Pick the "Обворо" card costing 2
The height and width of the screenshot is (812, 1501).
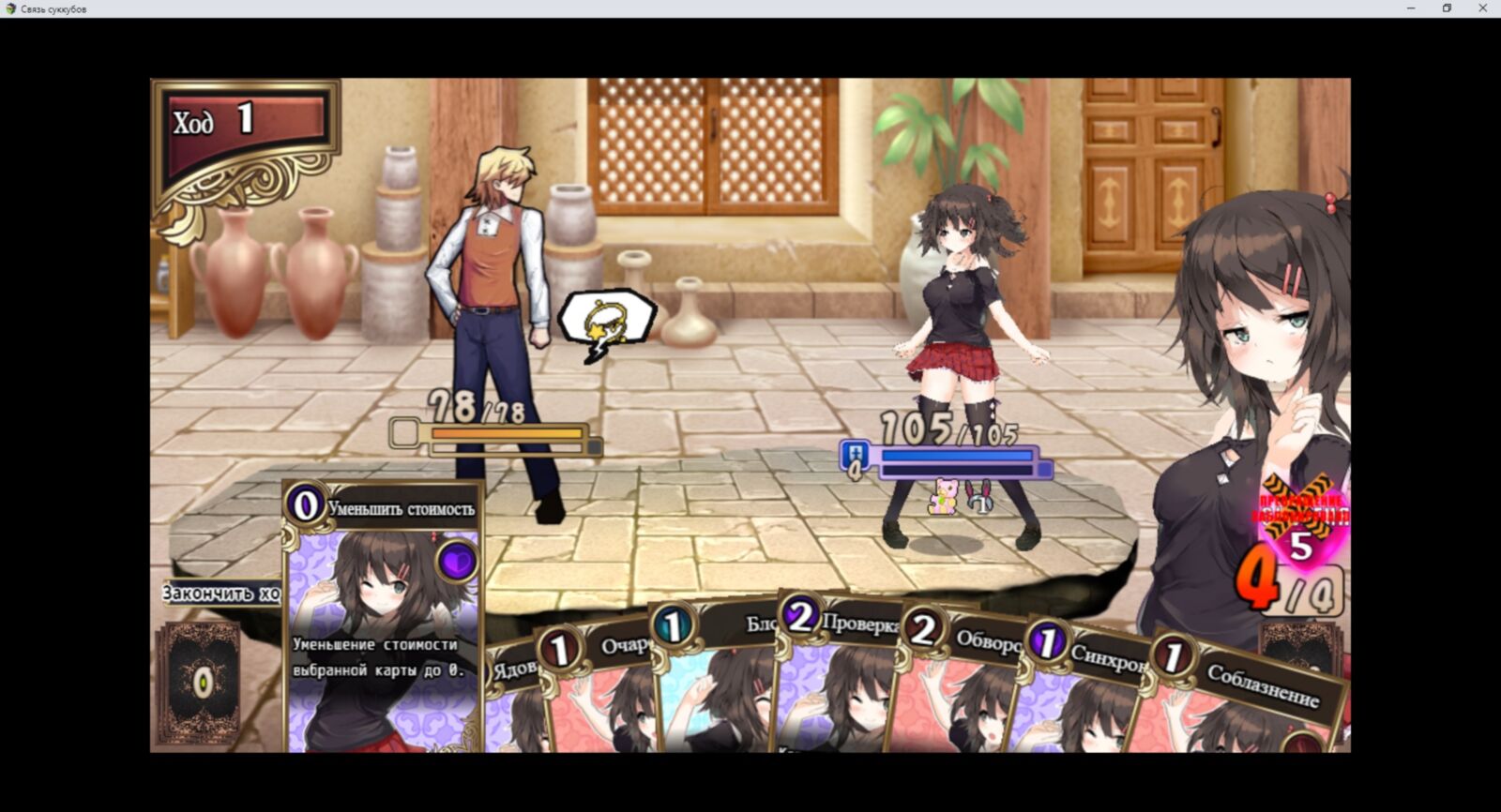point(957,689)
